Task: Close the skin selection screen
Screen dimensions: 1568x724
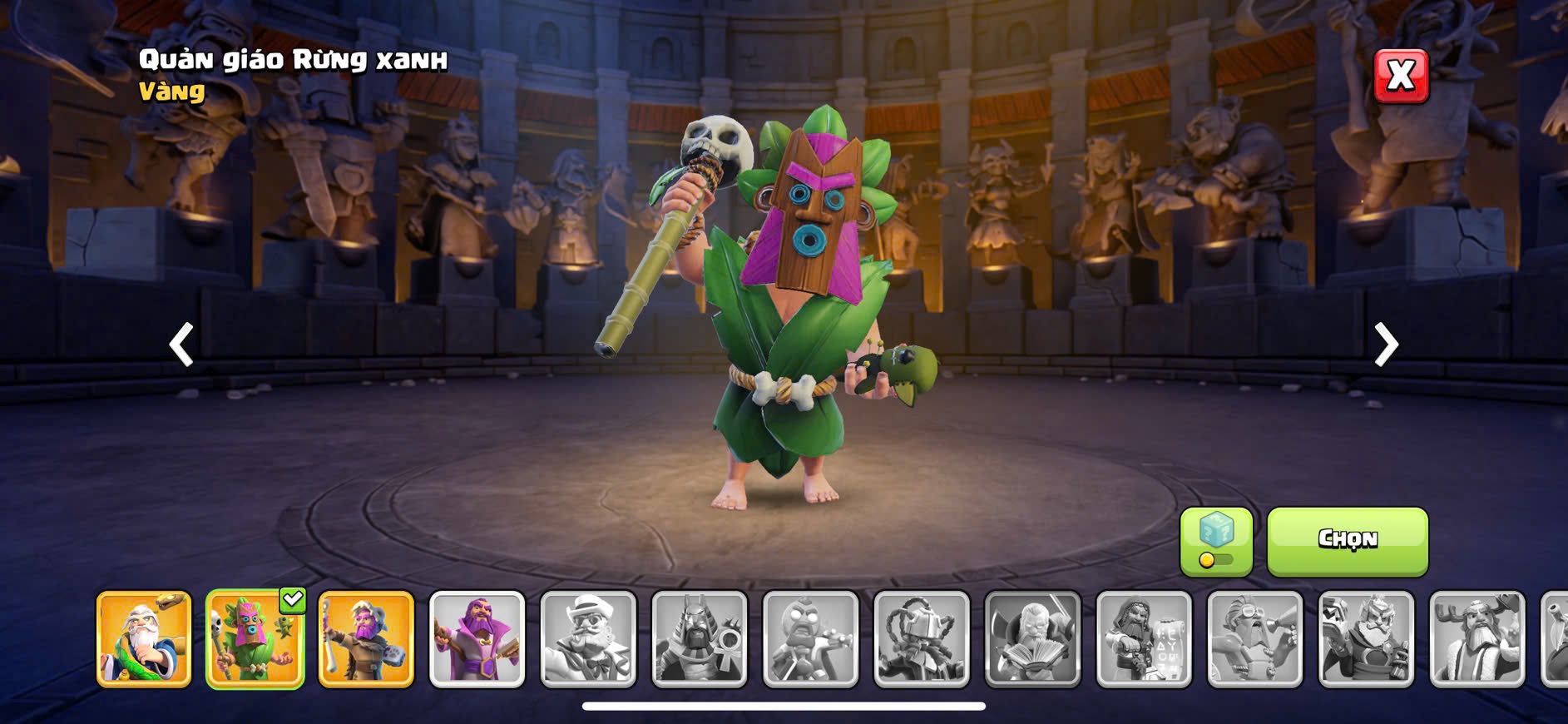Action: pyautogui.click(x=1400, y=76)
